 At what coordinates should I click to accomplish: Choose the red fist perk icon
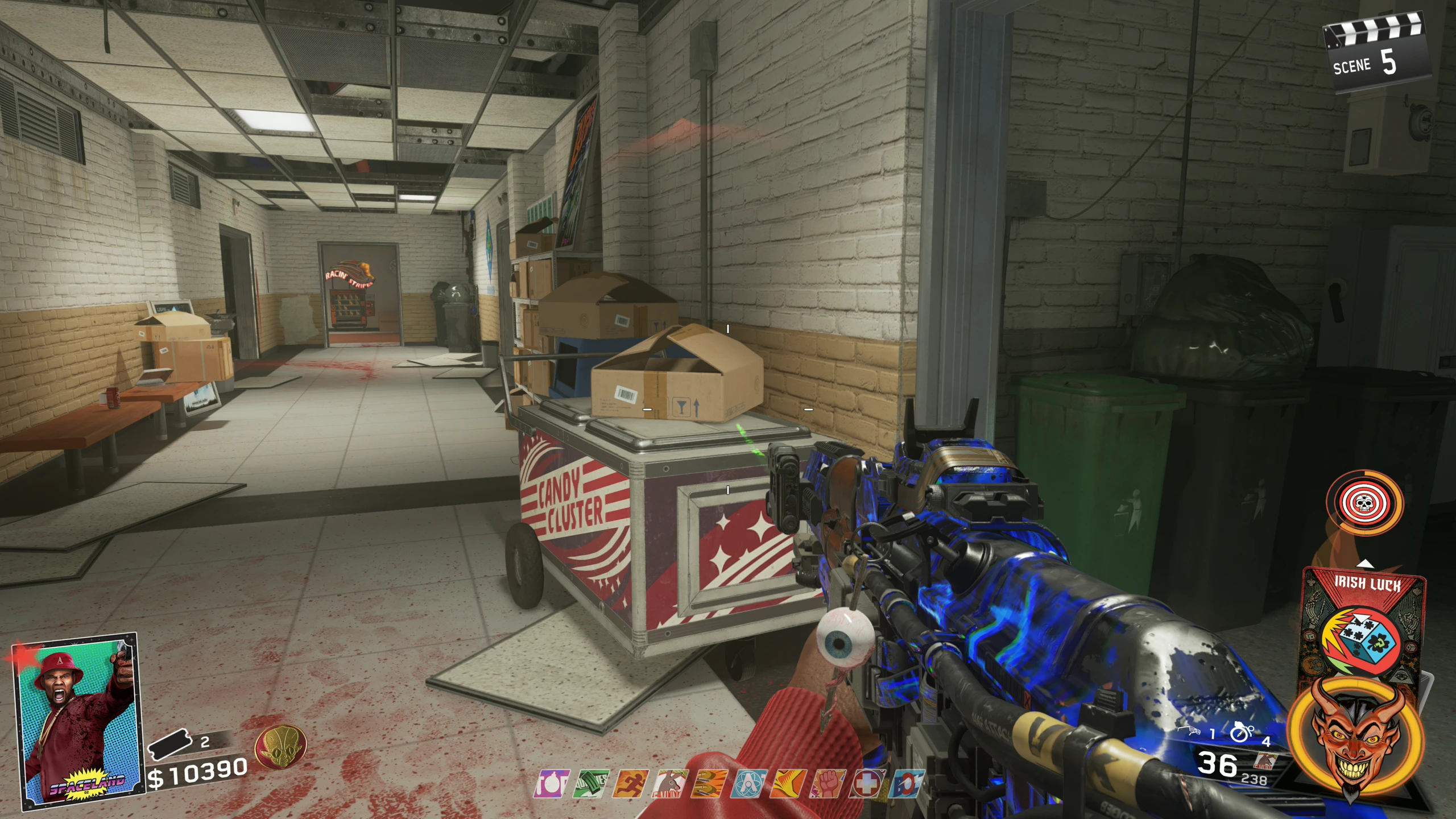[x=829, y=784]
